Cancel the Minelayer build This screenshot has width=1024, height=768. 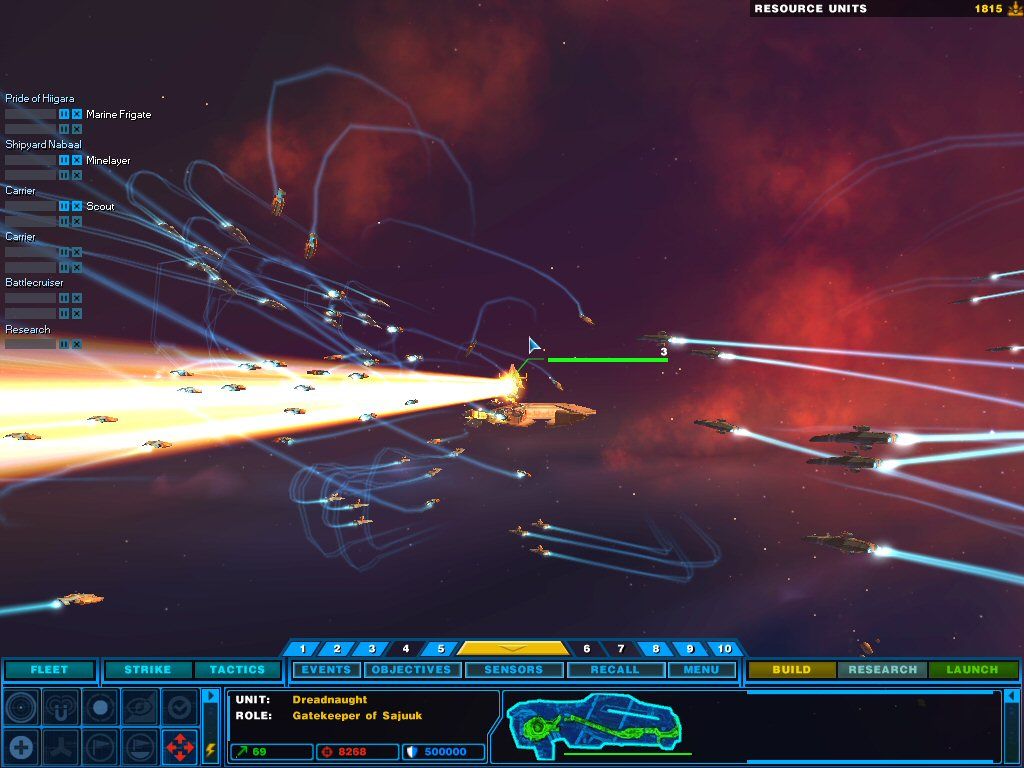77,160
